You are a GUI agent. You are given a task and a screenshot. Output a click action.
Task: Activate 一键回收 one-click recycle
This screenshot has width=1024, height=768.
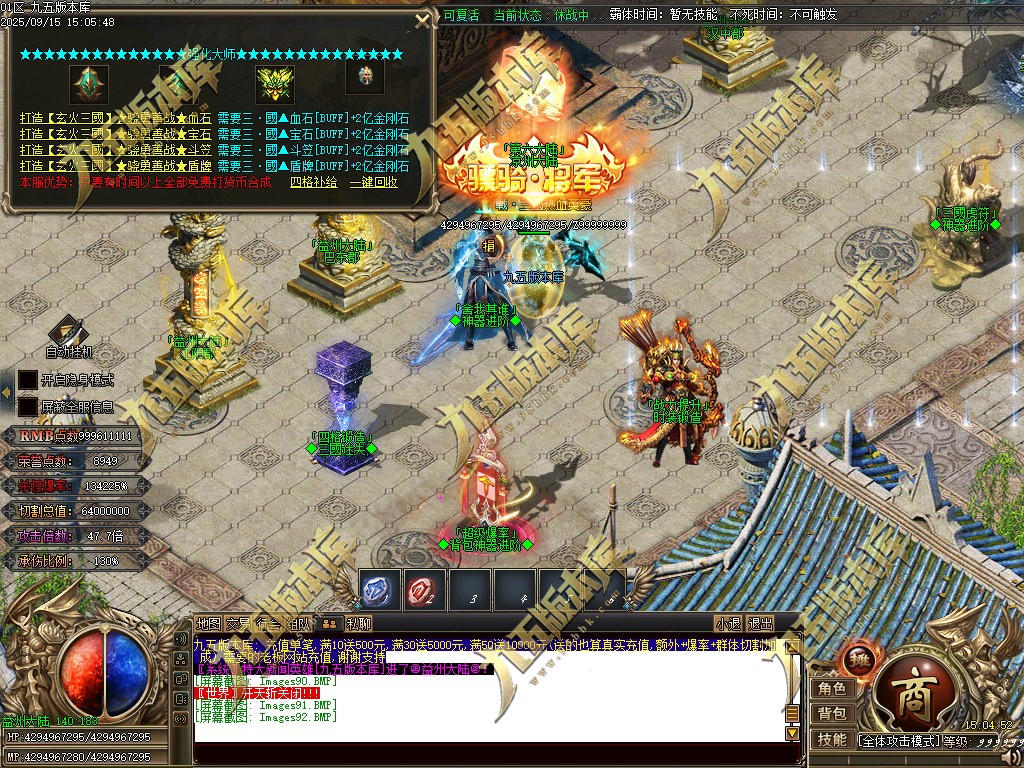click(373, 182)
